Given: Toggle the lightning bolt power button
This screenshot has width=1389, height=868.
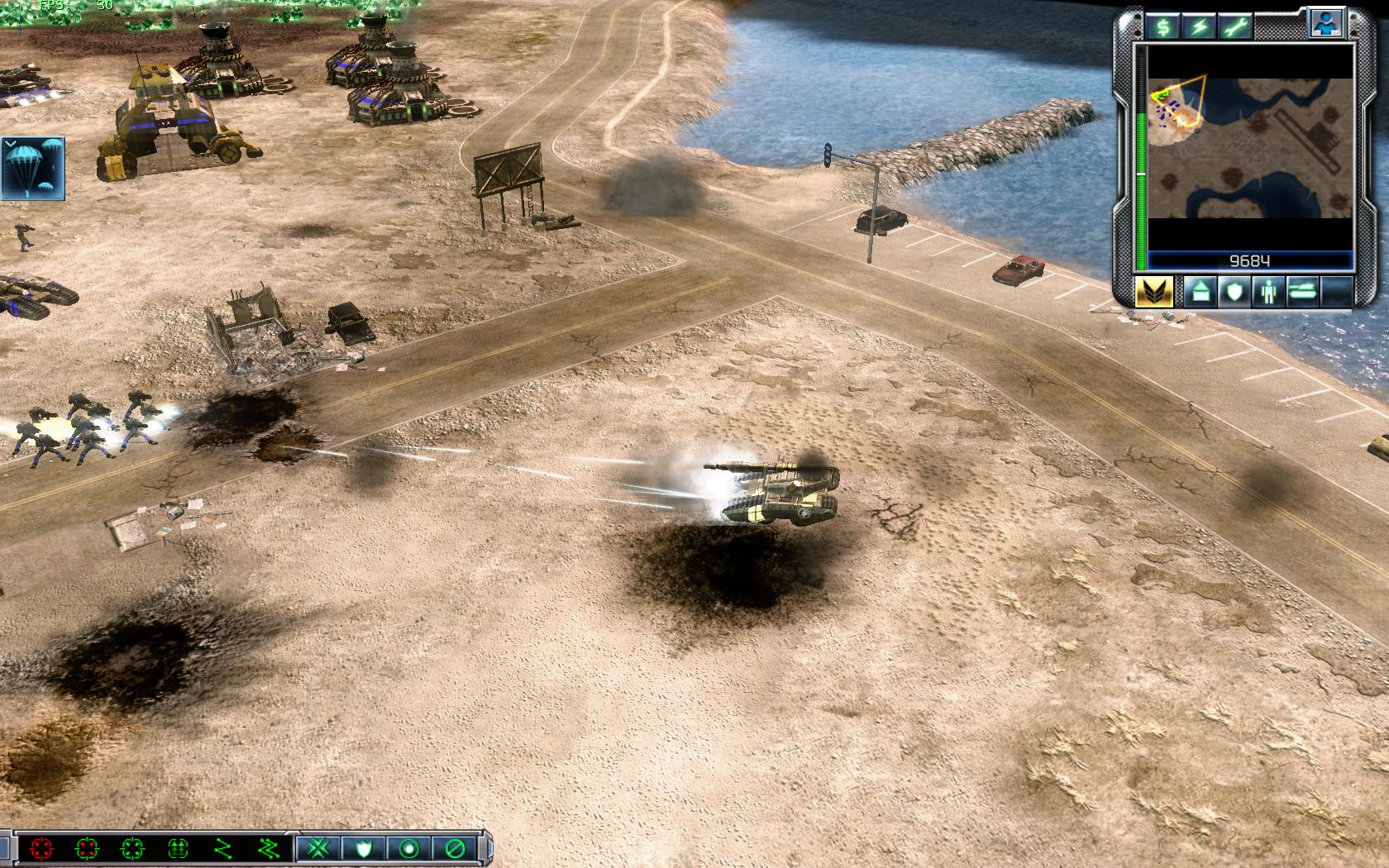Looking at the screenshot, I should (1199, 26).
